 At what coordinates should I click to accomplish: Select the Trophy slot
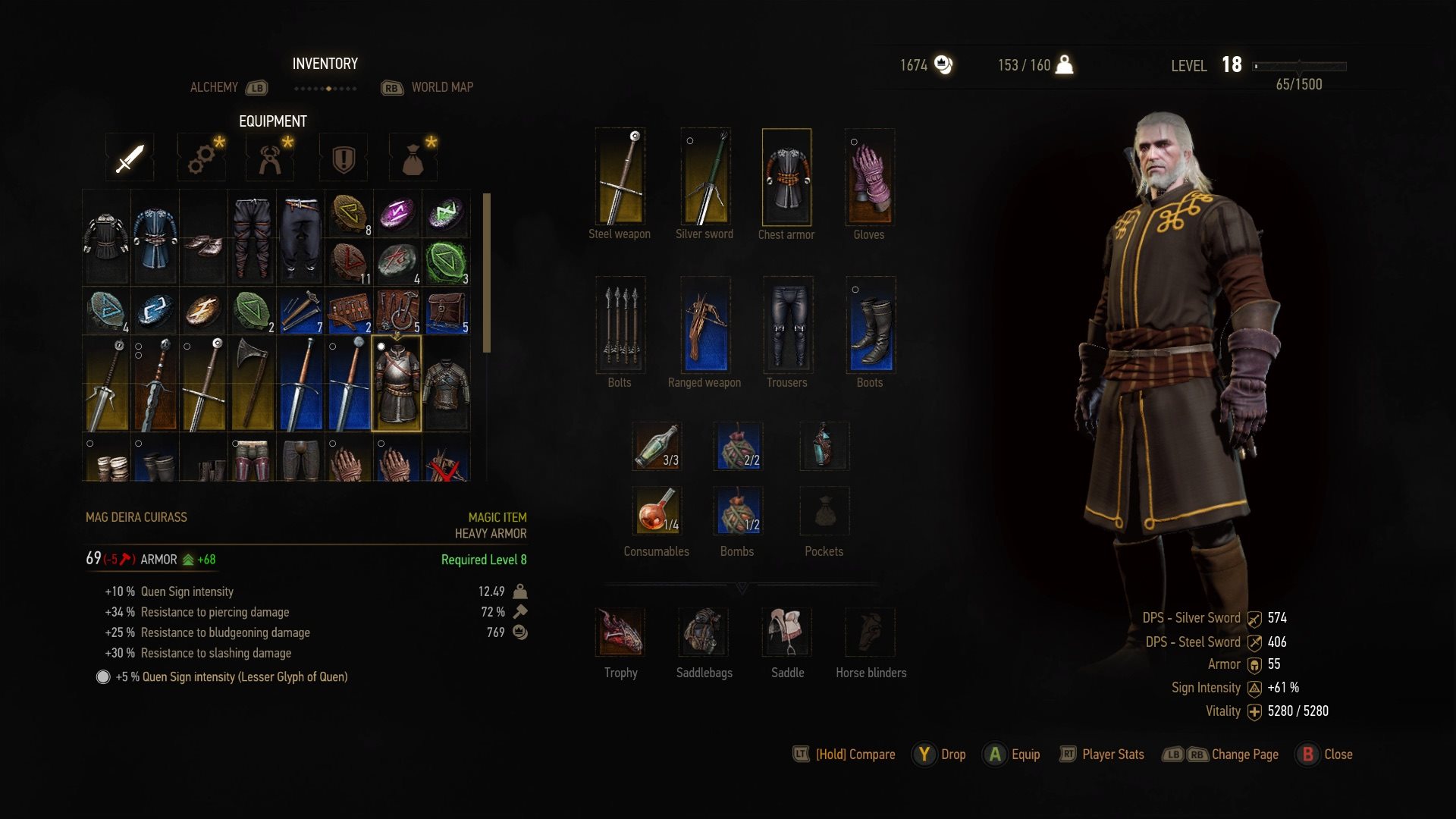(621, 632)
